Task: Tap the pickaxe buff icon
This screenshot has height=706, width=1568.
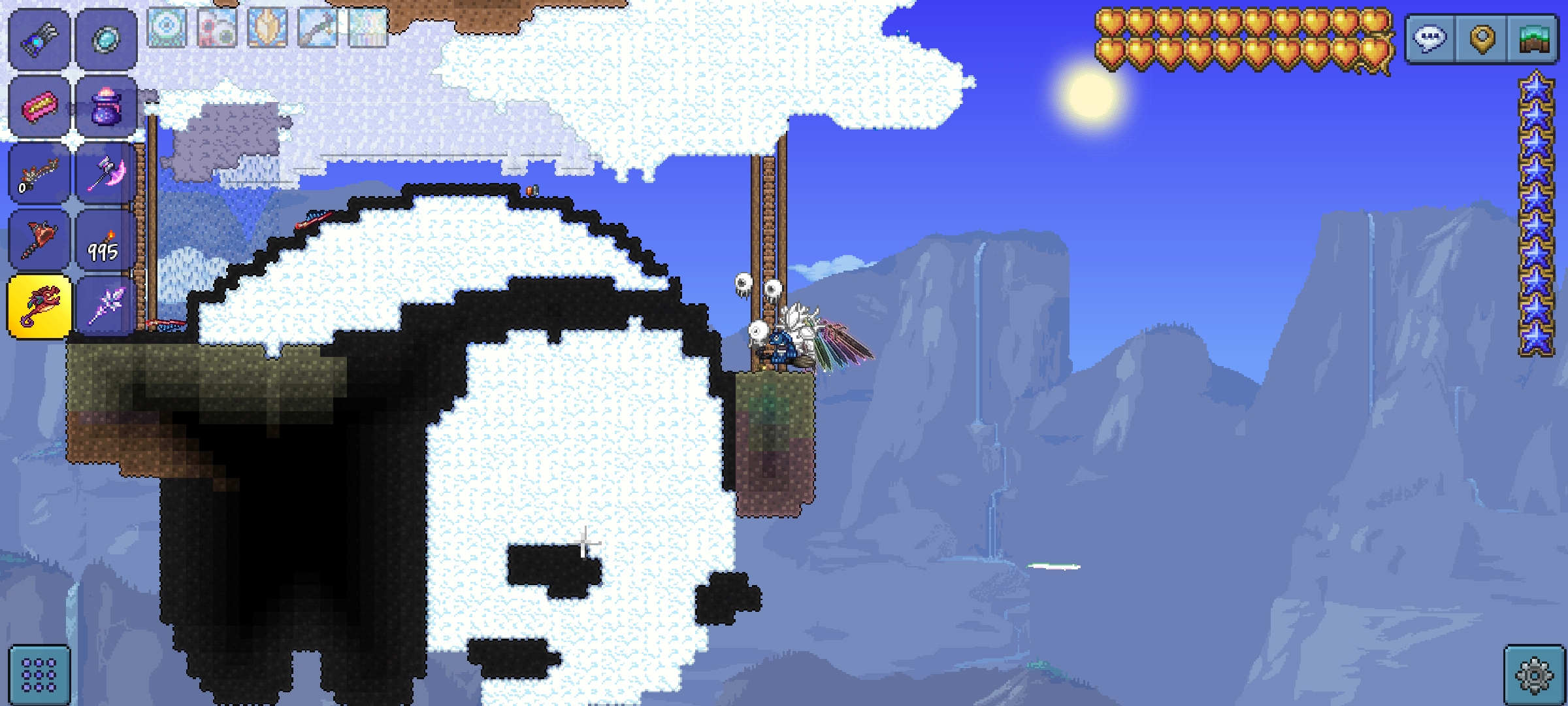Action: point(318,27)
